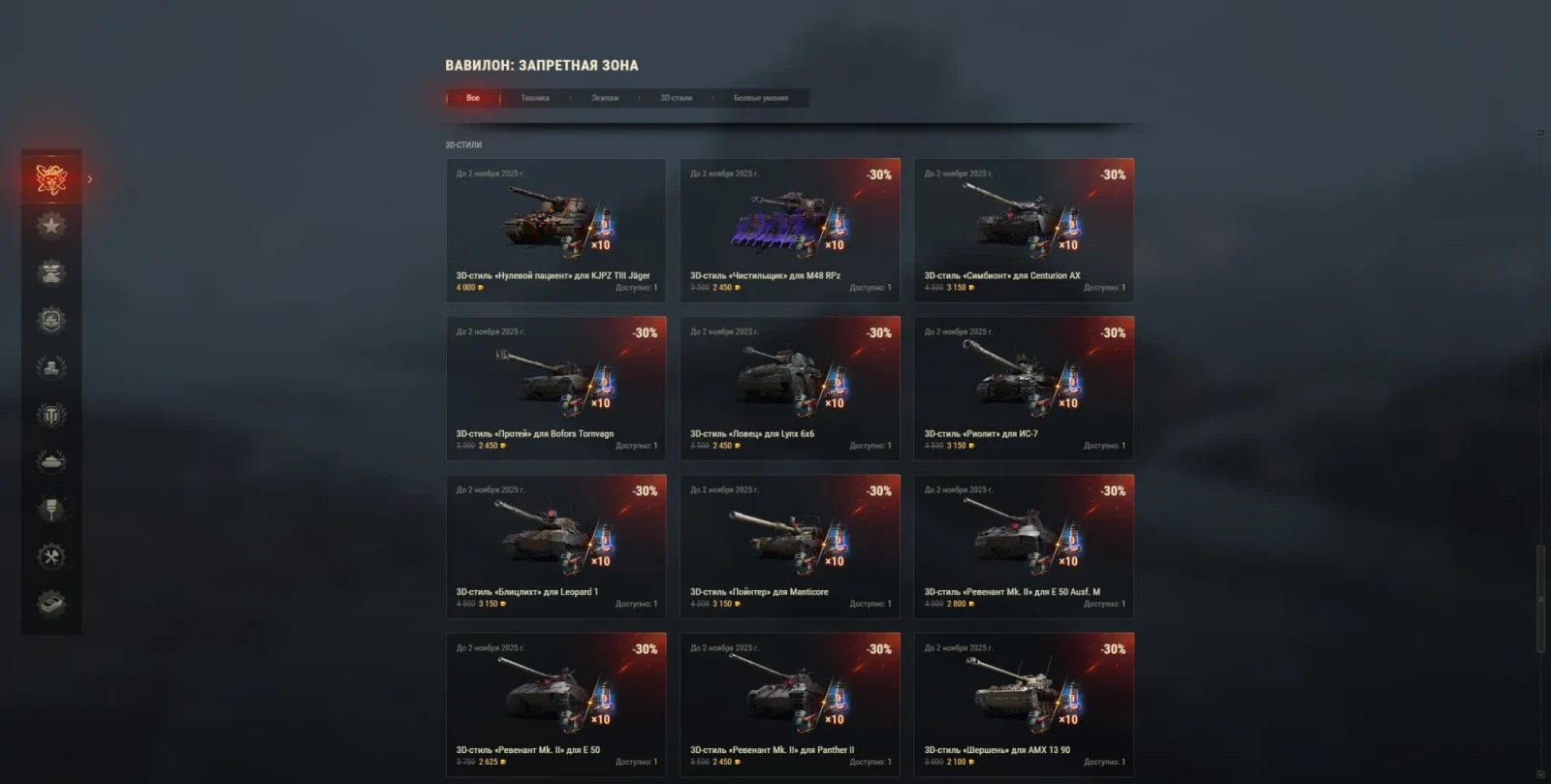Switch to the «Все» tab

point(473,98)
